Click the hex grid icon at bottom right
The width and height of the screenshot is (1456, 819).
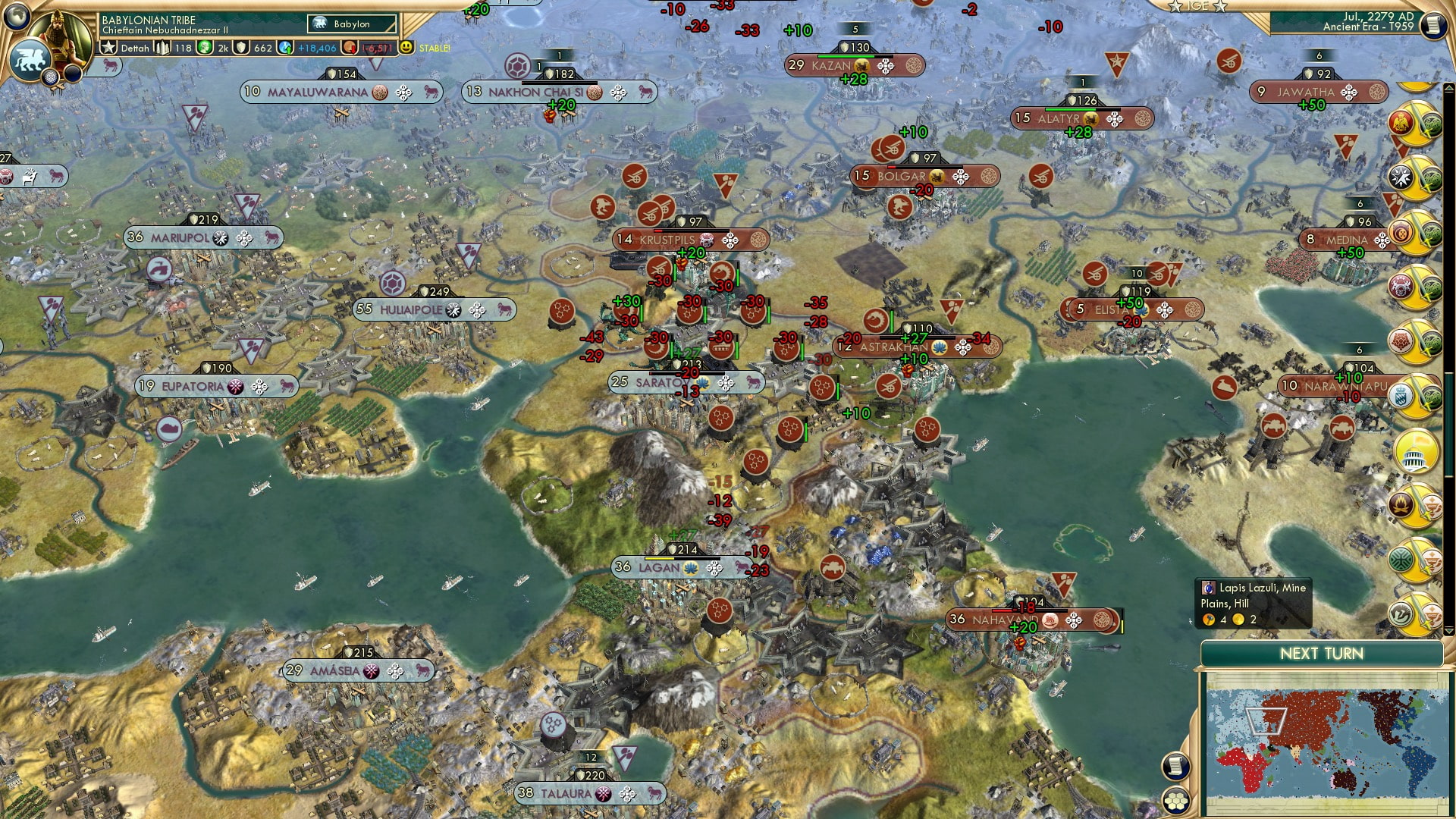pos(1175,800)
